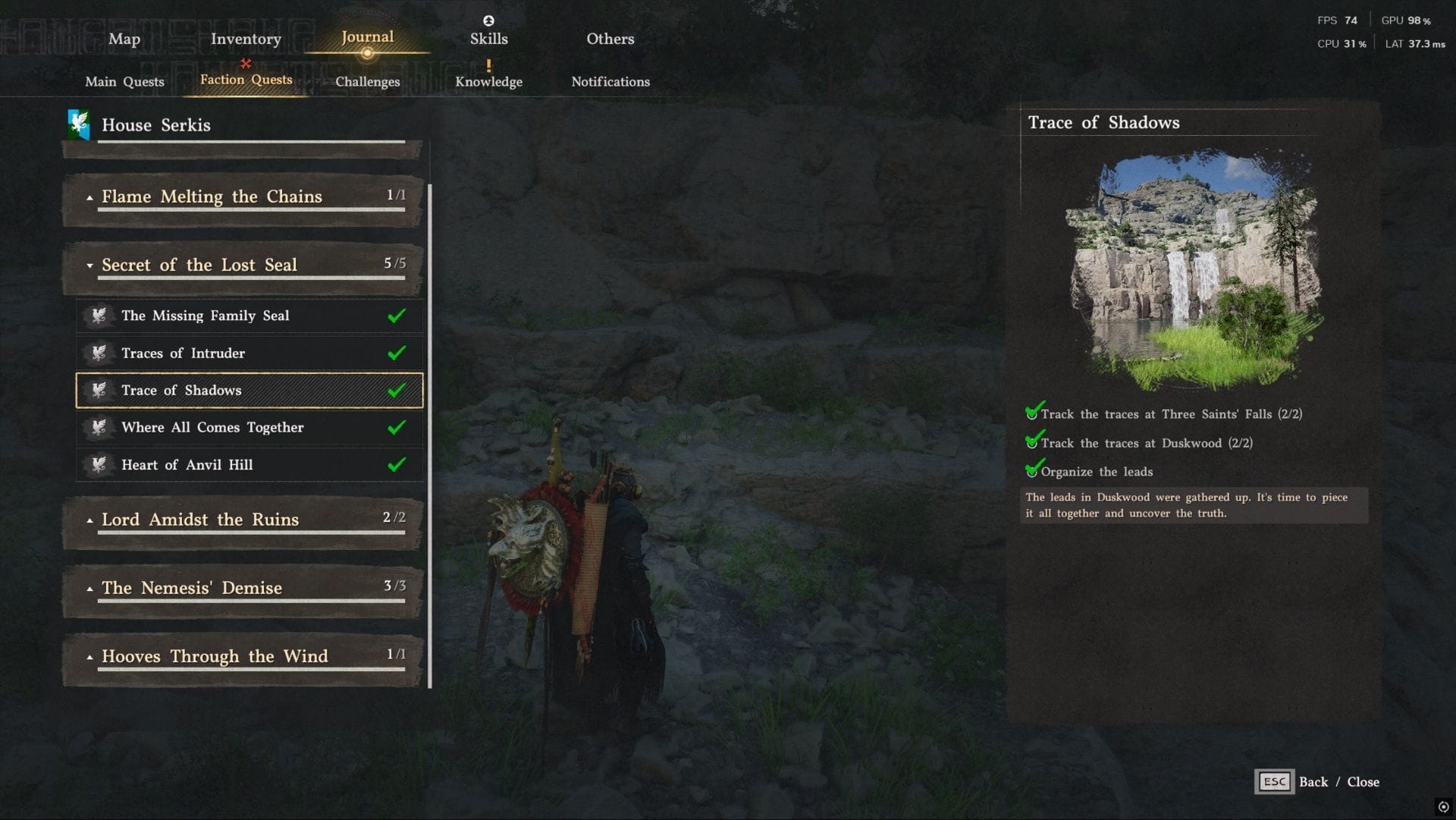The height and width of the screenshot is (820, 1456).
Task: Click the griffin icon beside The Missing Family Seal
Action: [99, 316]
